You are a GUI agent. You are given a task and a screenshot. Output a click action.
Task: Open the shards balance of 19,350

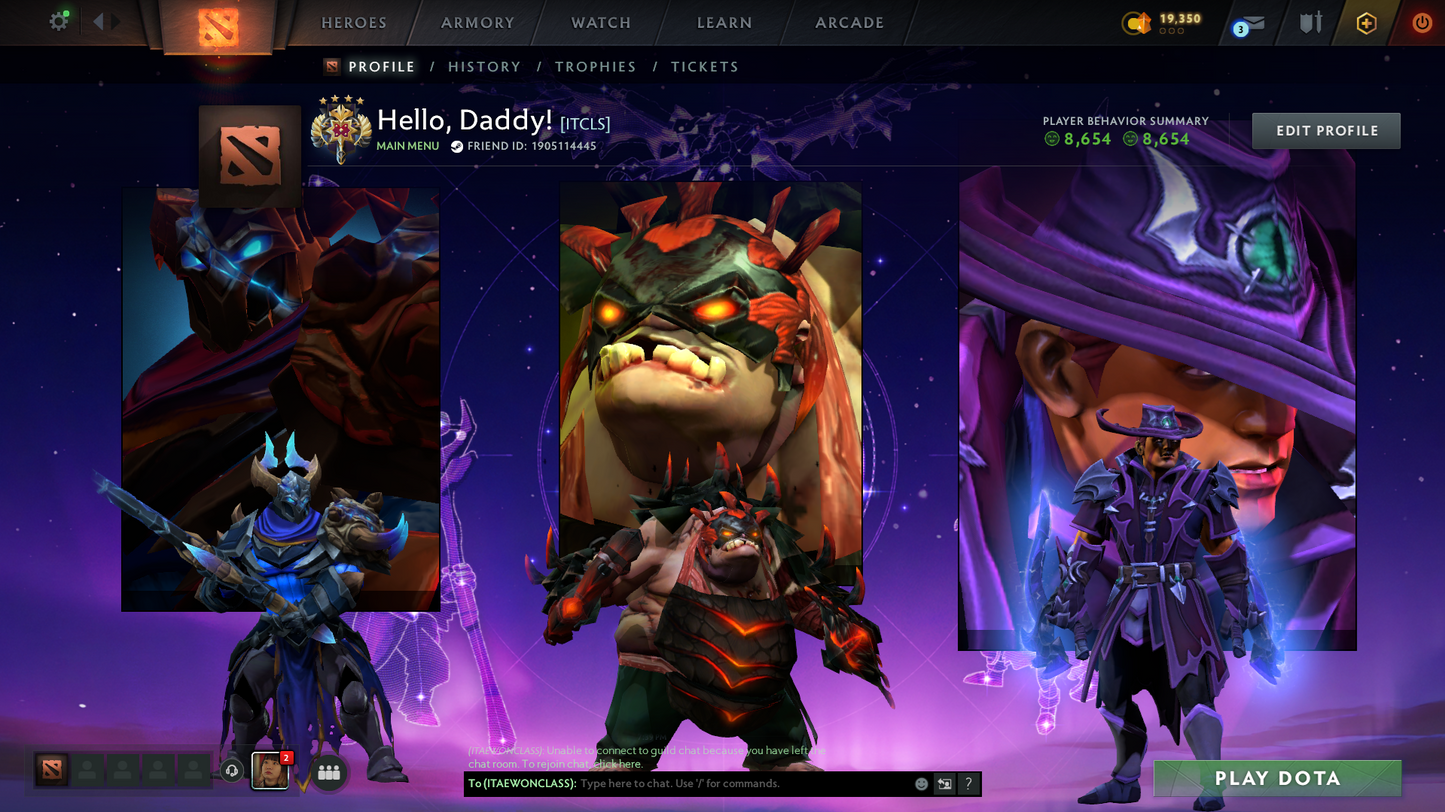(x=1165, y=22)
